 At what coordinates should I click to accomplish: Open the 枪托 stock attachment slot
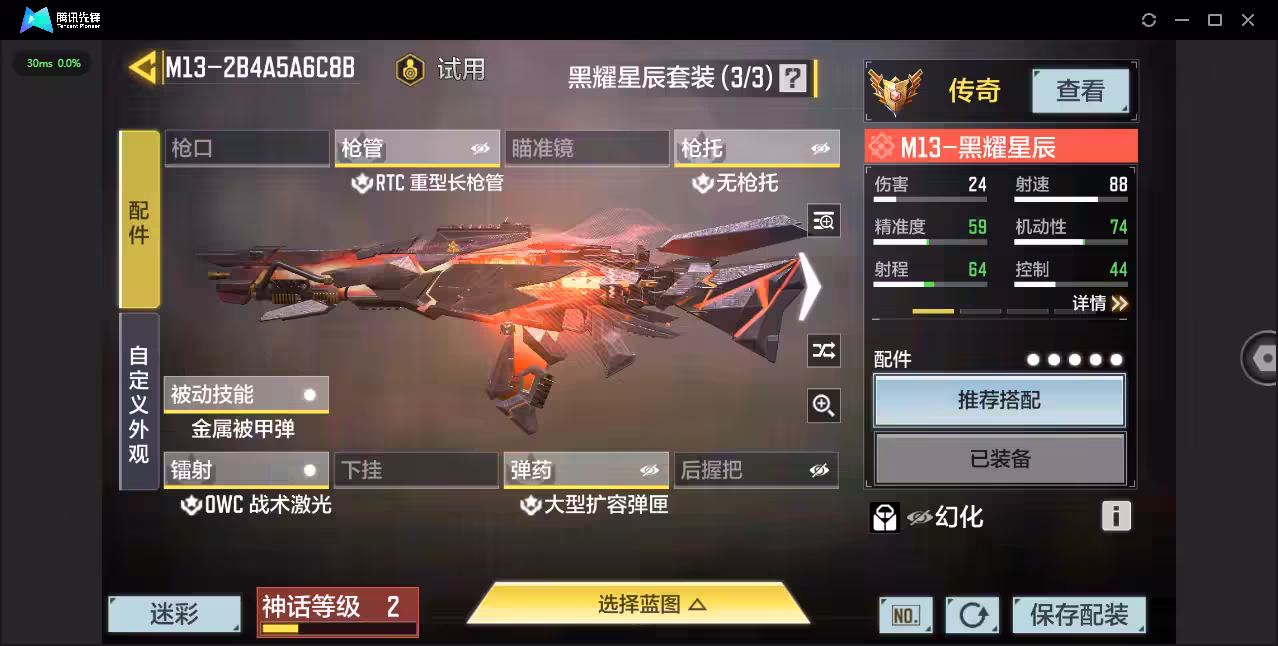pyautogui.click(x=756, y=148)
